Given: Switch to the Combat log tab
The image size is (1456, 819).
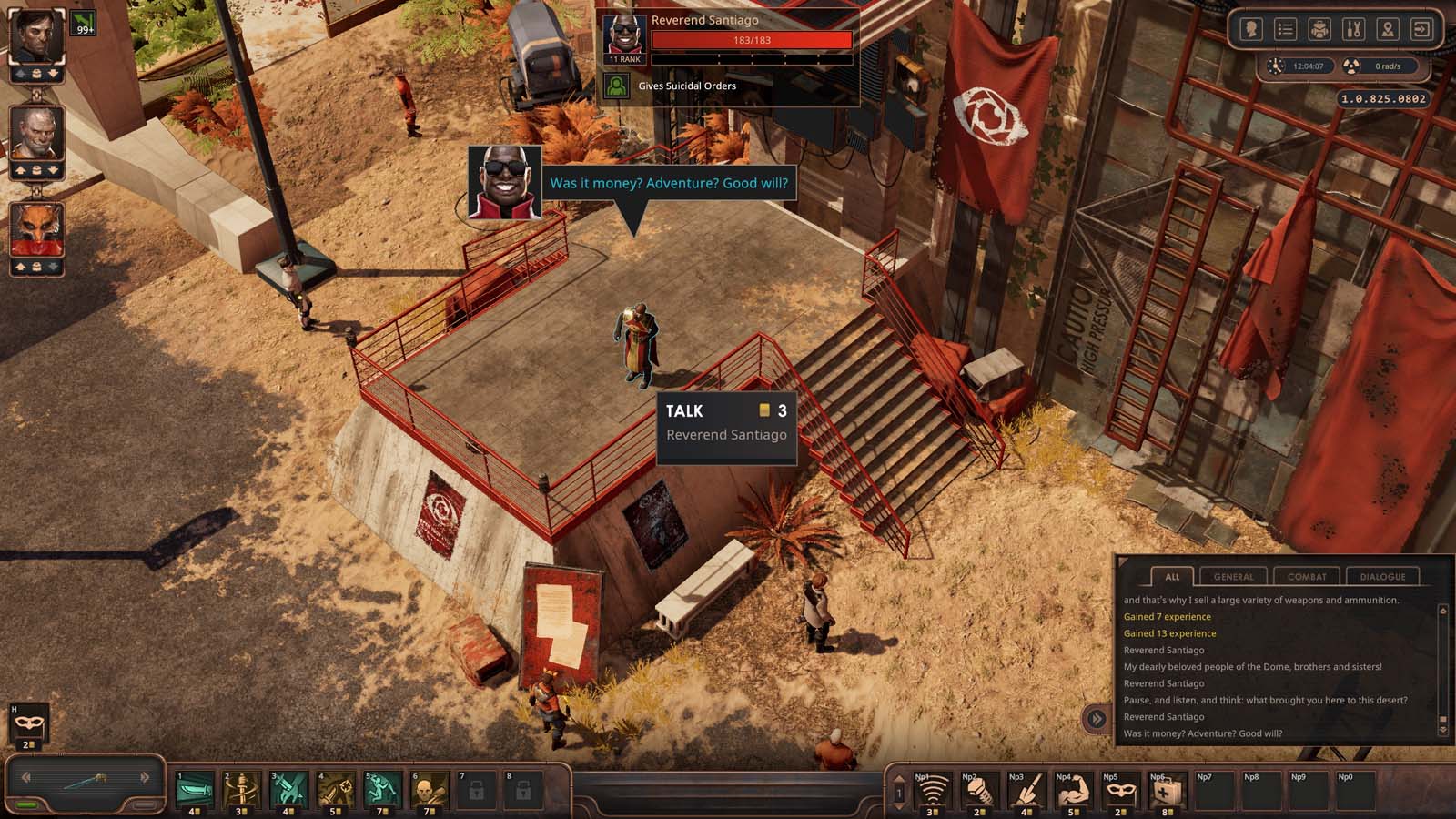Looking at the screenshot, I should [x=1307, y=576].
